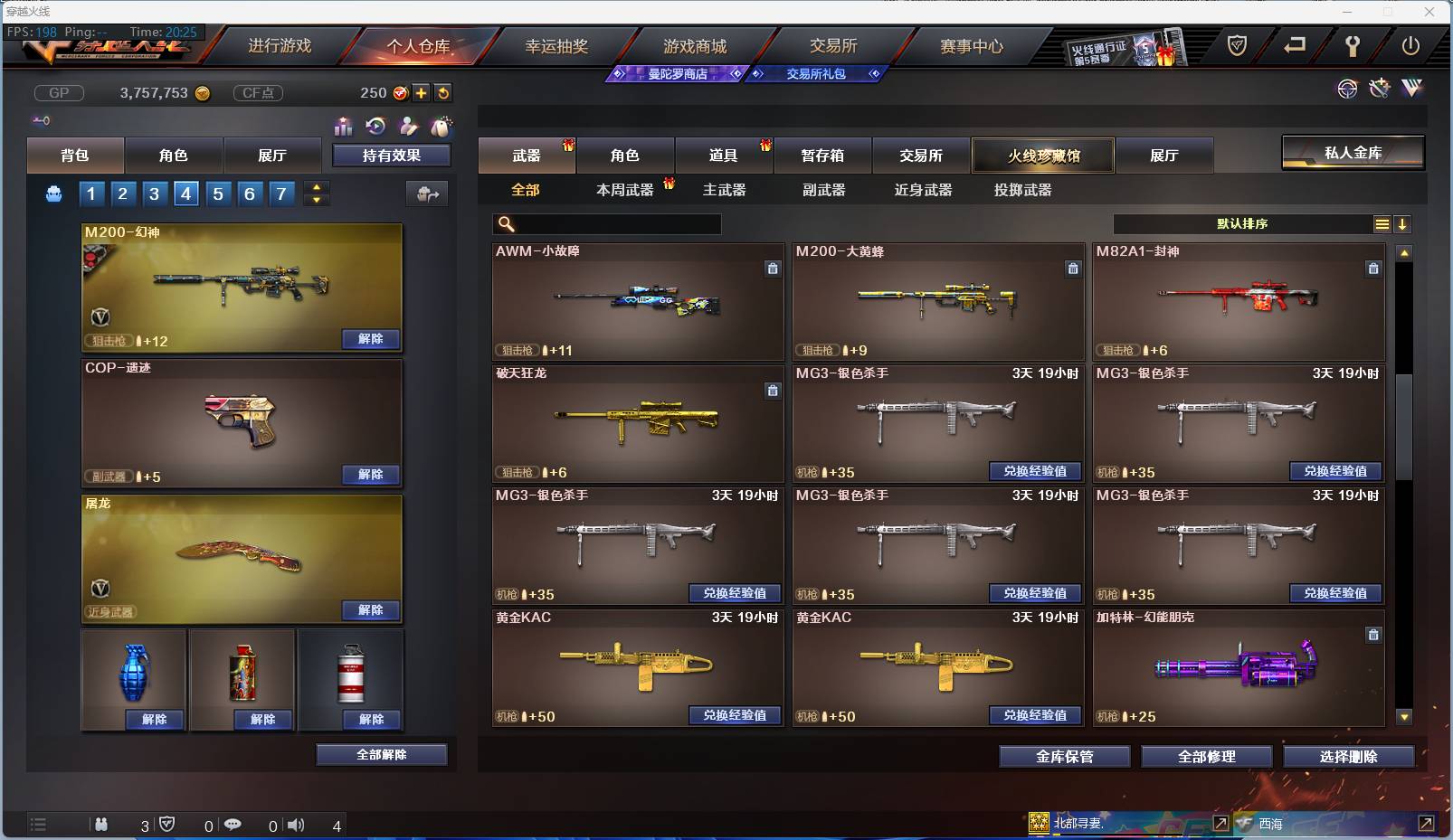Switch to the 火线珍藏馆 tab
This screenshot has width=1453, height=840.
click(1044, 155)
